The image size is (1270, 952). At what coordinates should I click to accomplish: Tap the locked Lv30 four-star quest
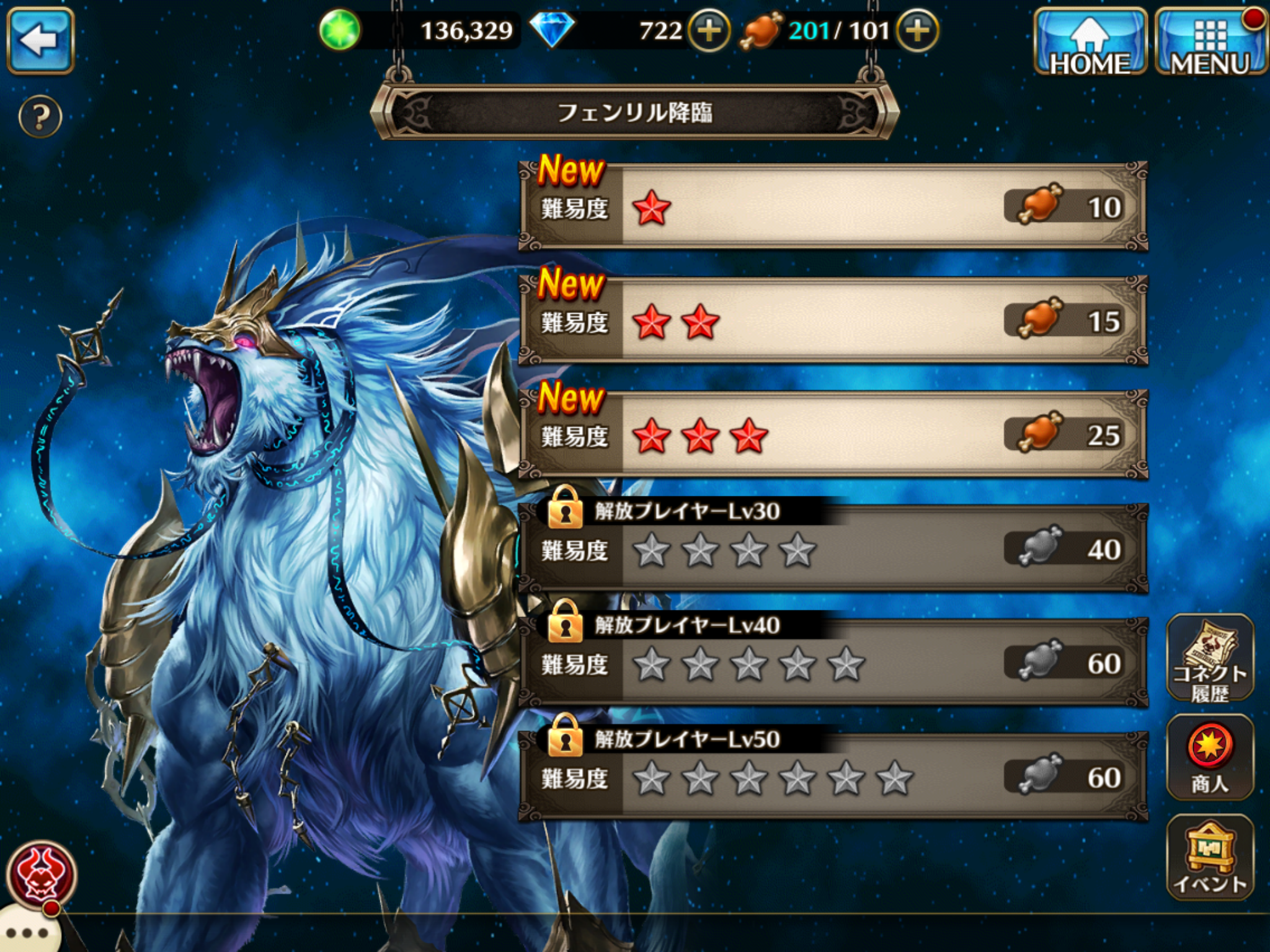(x=833, y=549)
